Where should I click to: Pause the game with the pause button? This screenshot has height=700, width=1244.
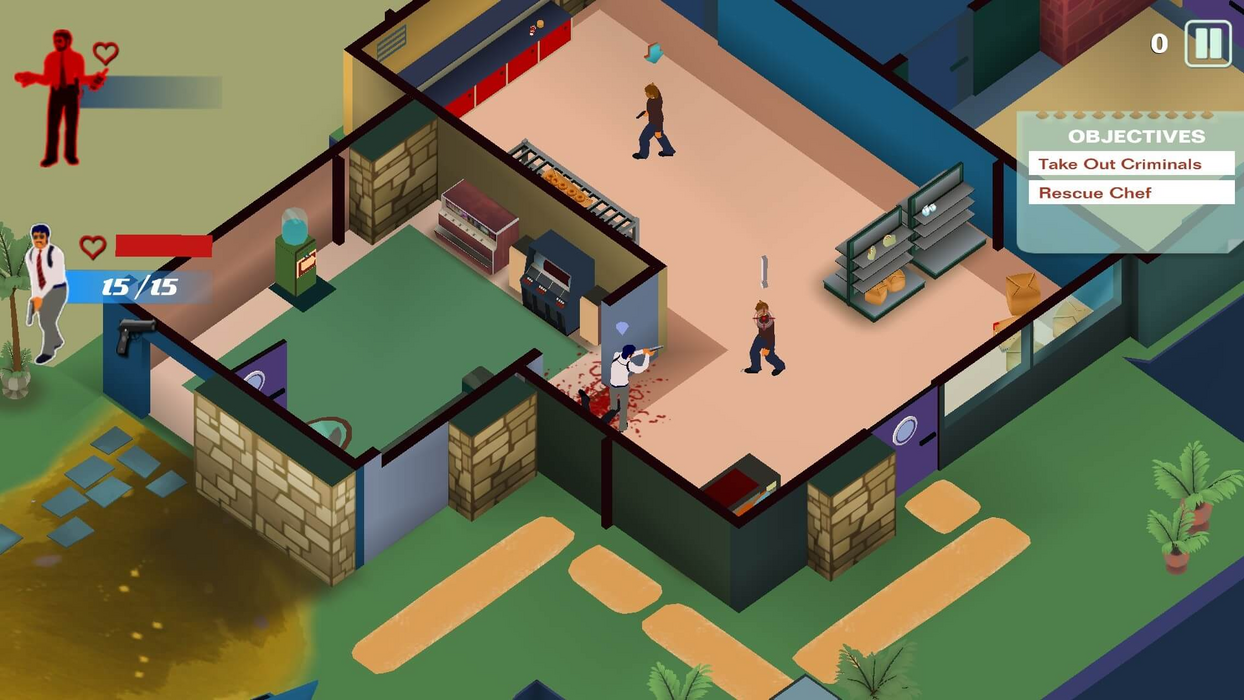[x=1208, y=44]
